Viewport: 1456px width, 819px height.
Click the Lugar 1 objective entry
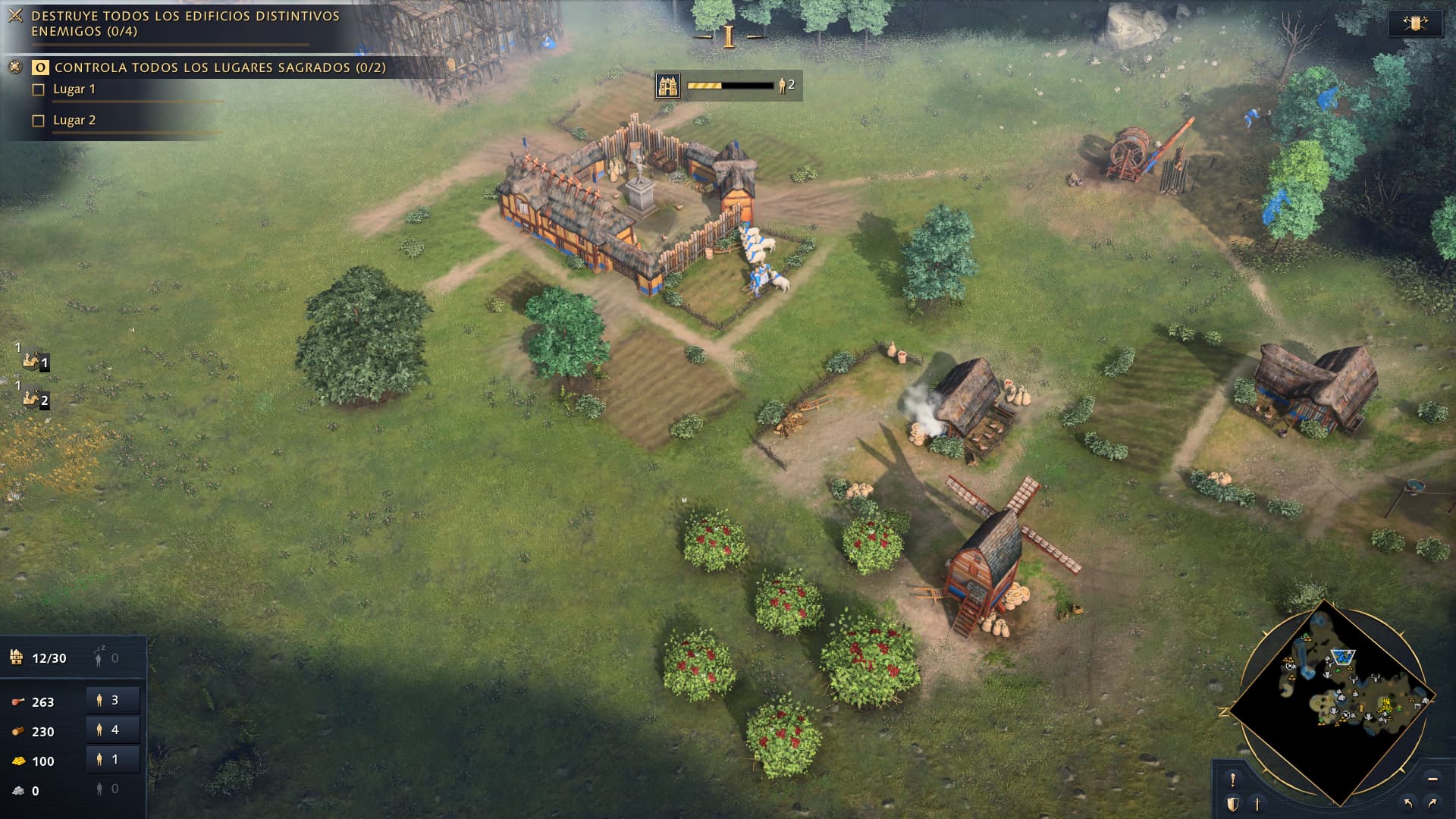coord(74,89)
